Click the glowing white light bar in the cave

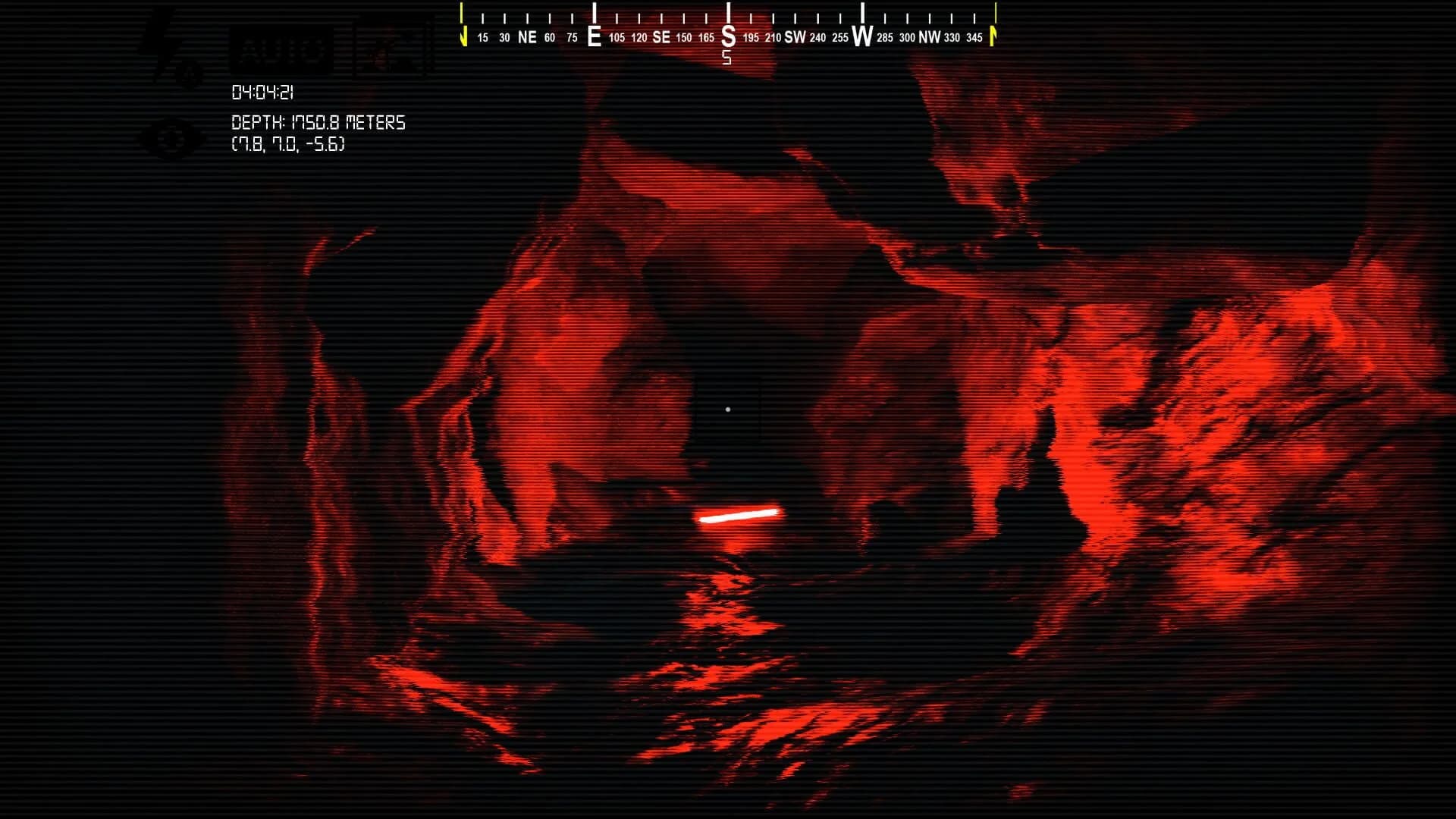(x=739, y=516)
